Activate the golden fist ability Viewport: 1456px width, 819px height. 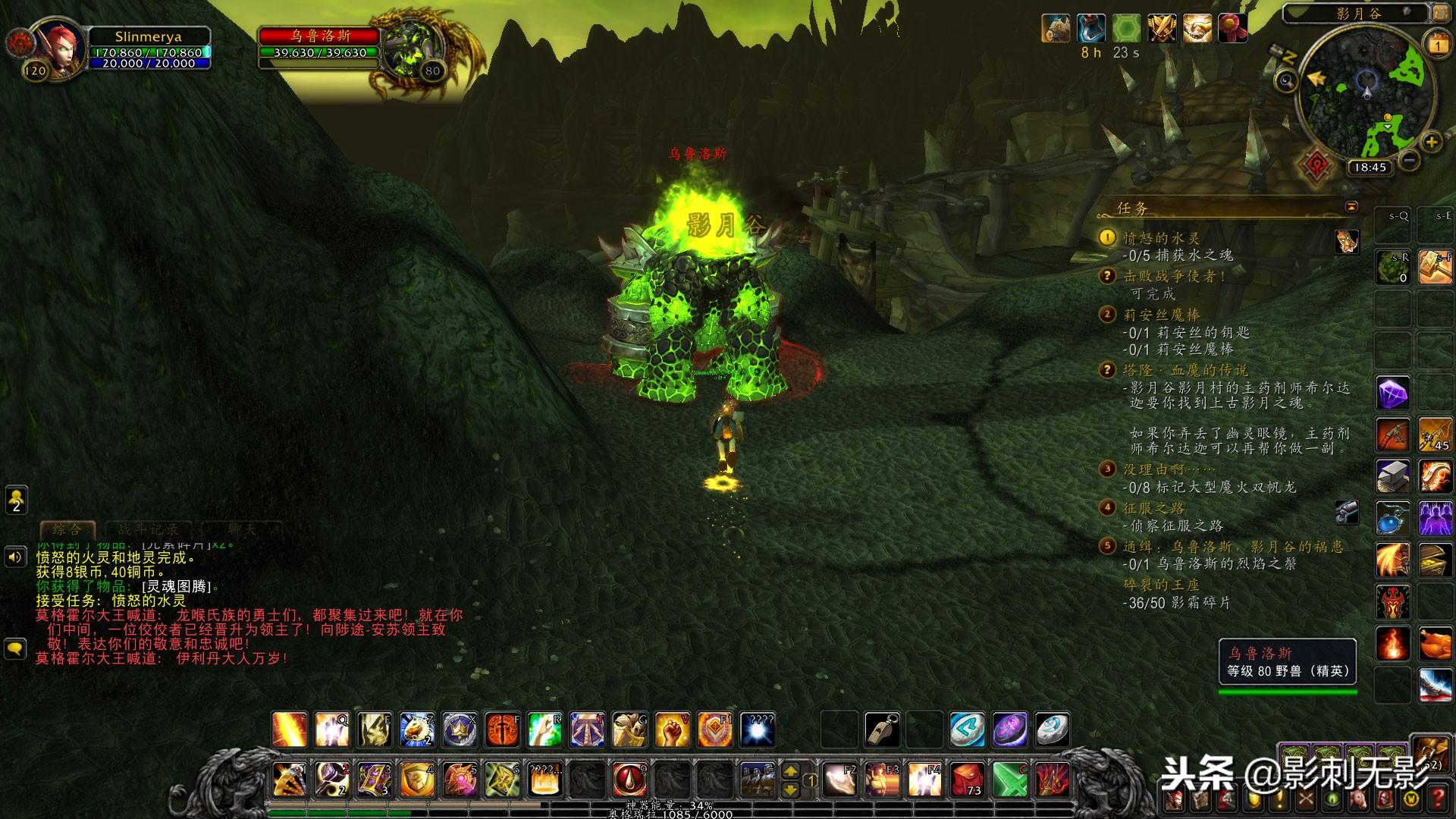(672, 730)
